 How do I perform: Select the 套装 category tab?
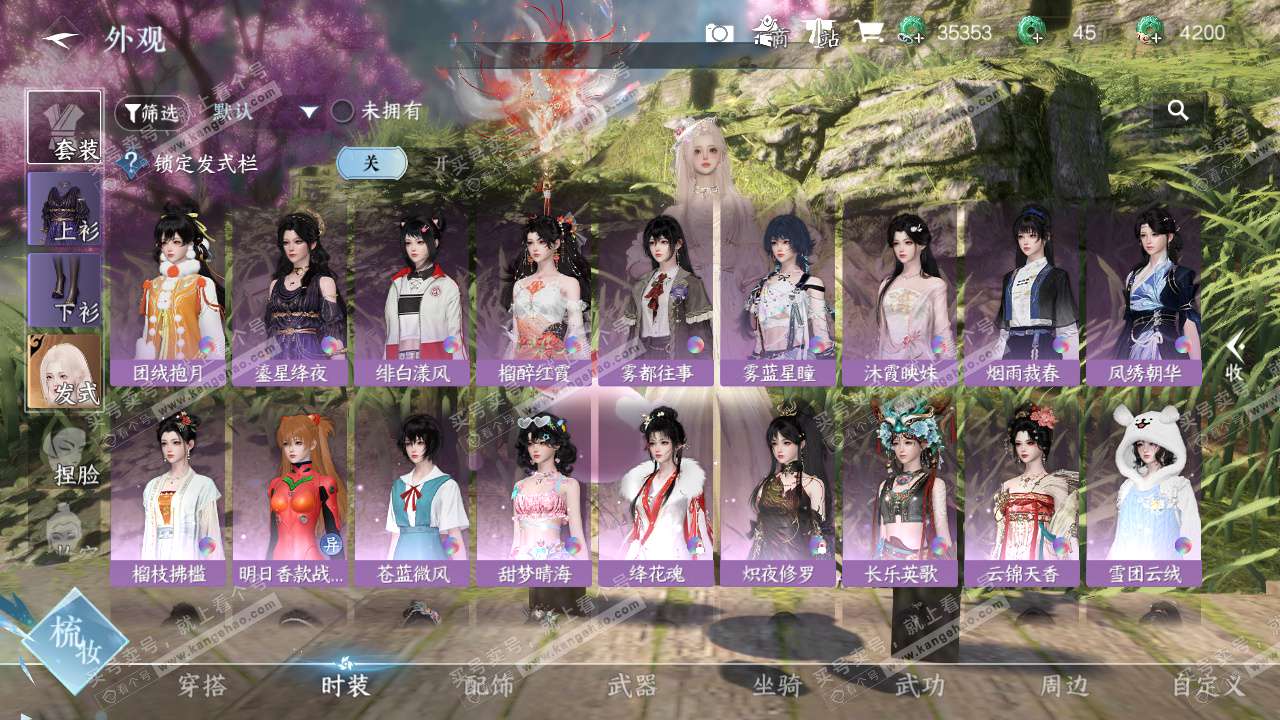65,127
